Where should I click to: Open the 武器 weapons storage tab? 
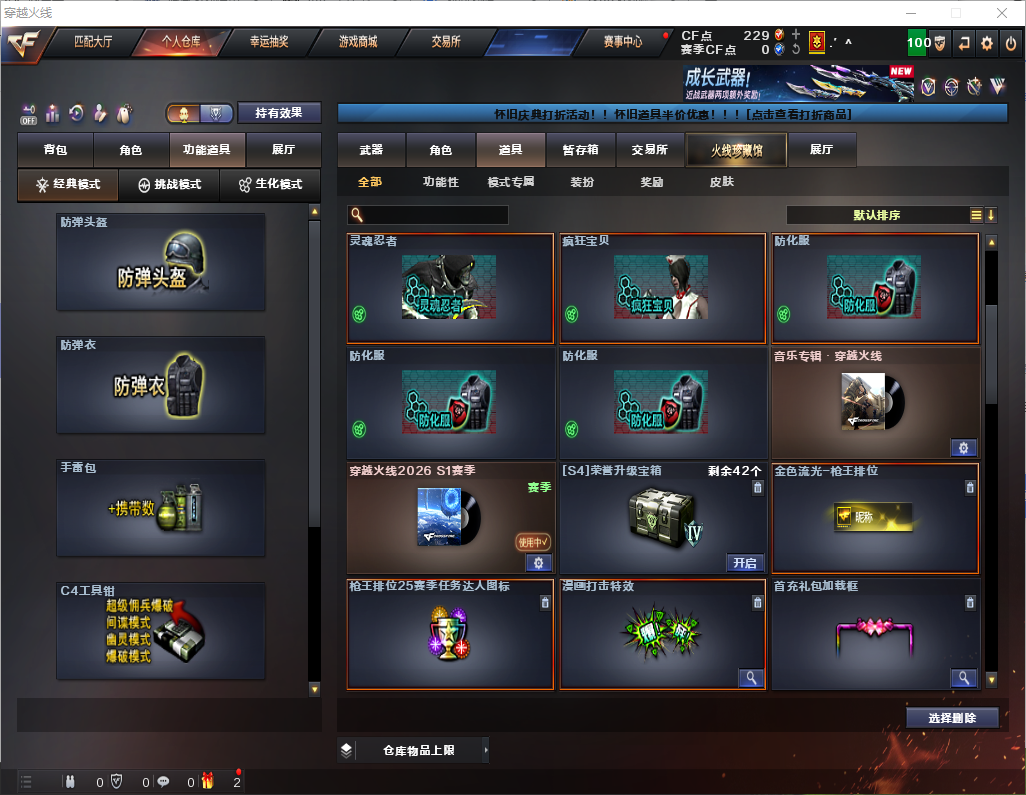371,150
